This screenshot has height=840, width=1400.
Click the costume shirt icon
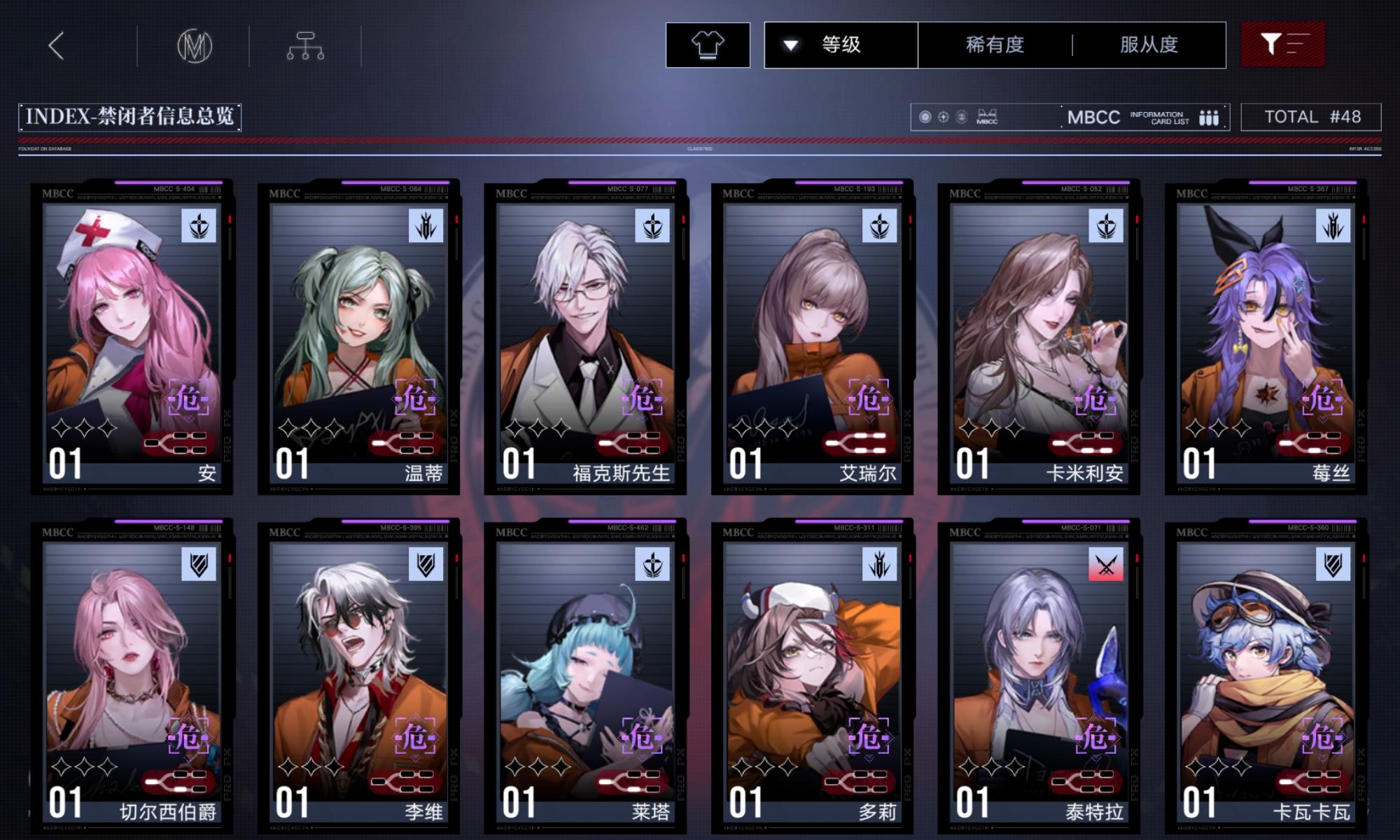coord(709,45)
